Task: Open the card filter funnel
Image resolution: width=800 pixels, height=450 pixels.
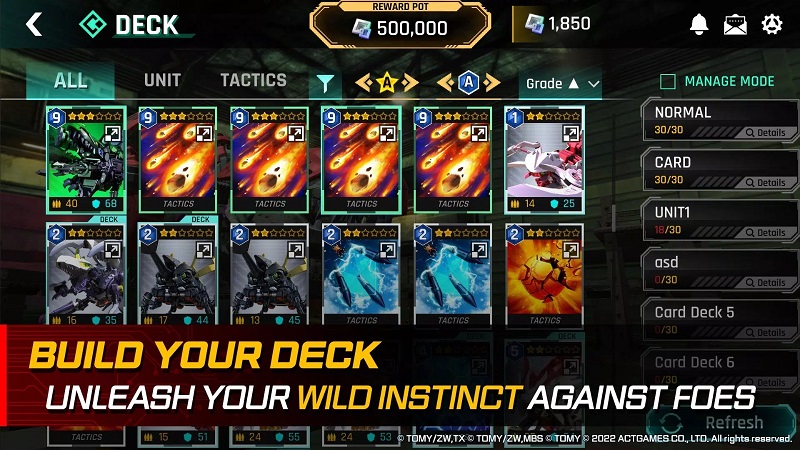Action: point(325,83)
